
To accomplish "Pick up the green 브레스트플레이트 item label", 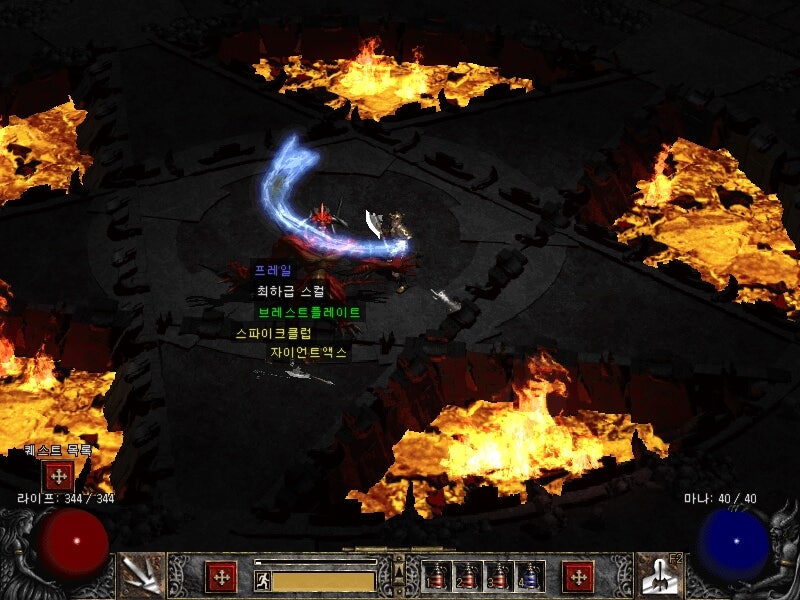I will click(308, 312).
